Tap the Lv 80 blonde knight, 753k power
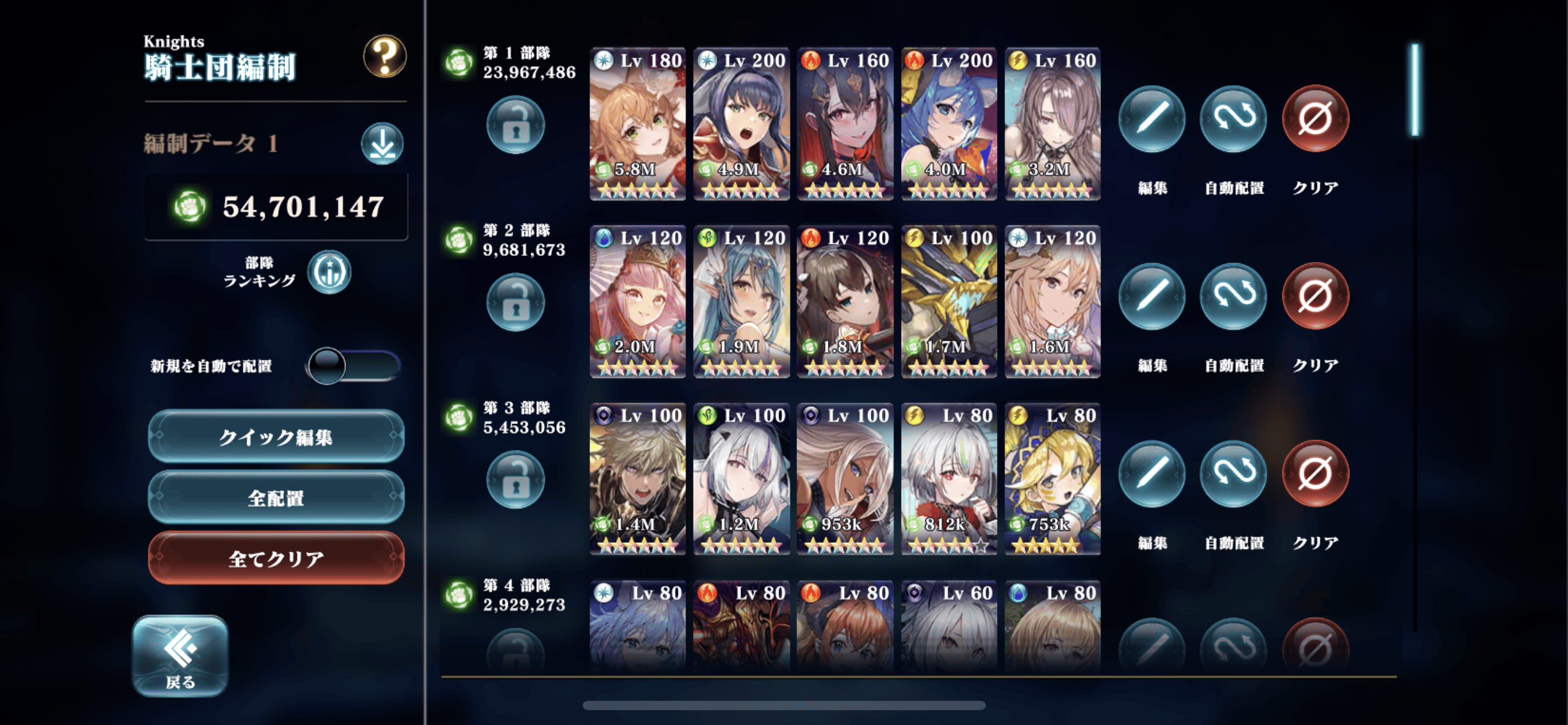The image size is (1568, 725). point(1052,479)
